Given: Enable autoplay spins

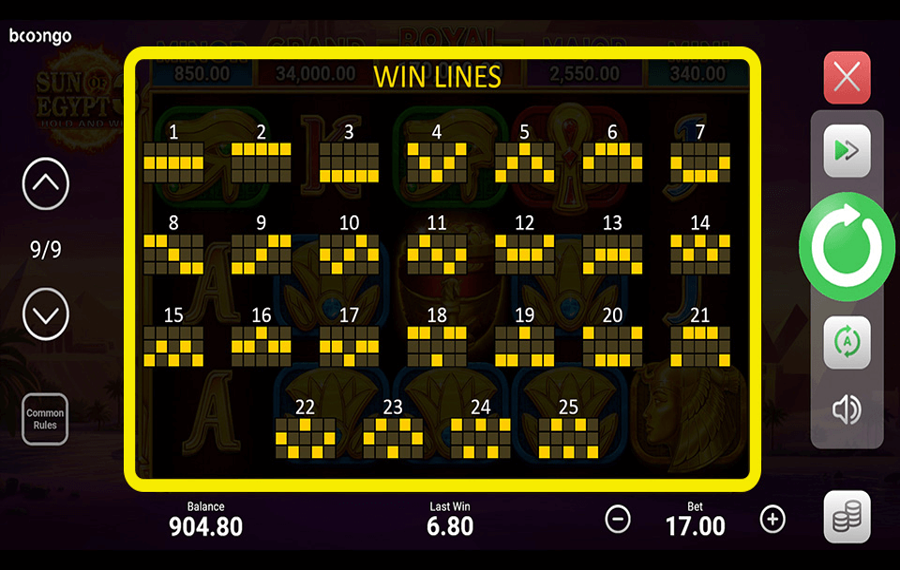Looking at the screenshot, I should (x=846, y=342).
